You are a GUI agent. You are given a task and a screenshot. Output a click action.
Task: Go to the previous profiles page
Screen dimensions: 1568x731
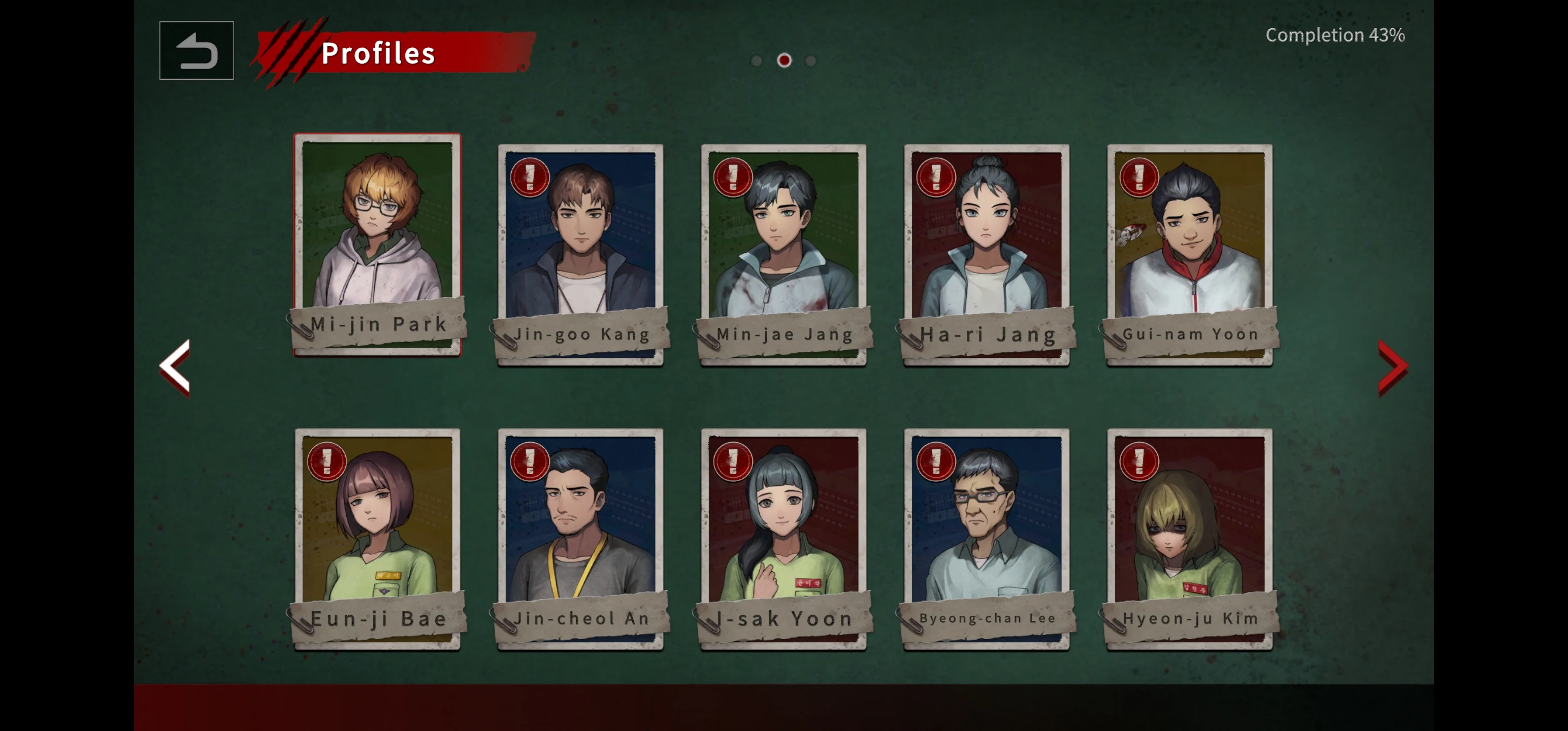point(175,367)
